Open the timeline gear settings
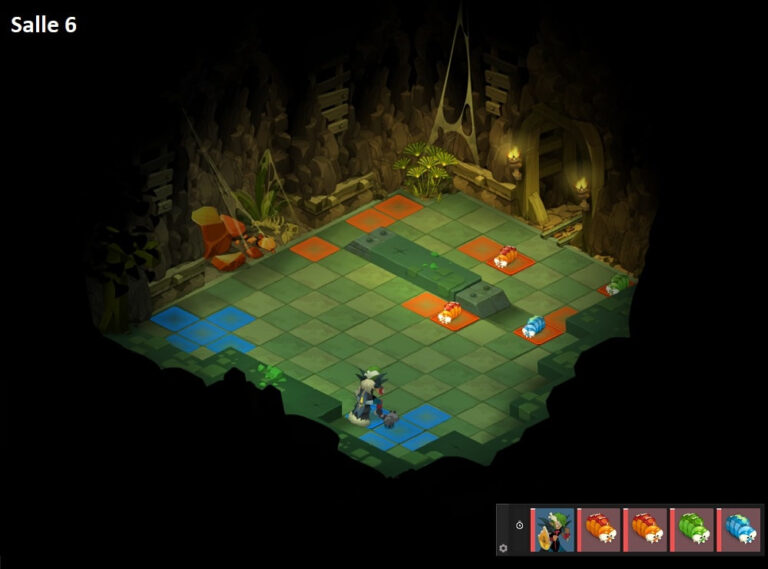Image resolution: width=768 pixels, height=569 pixels. click(x=504, y=547)
